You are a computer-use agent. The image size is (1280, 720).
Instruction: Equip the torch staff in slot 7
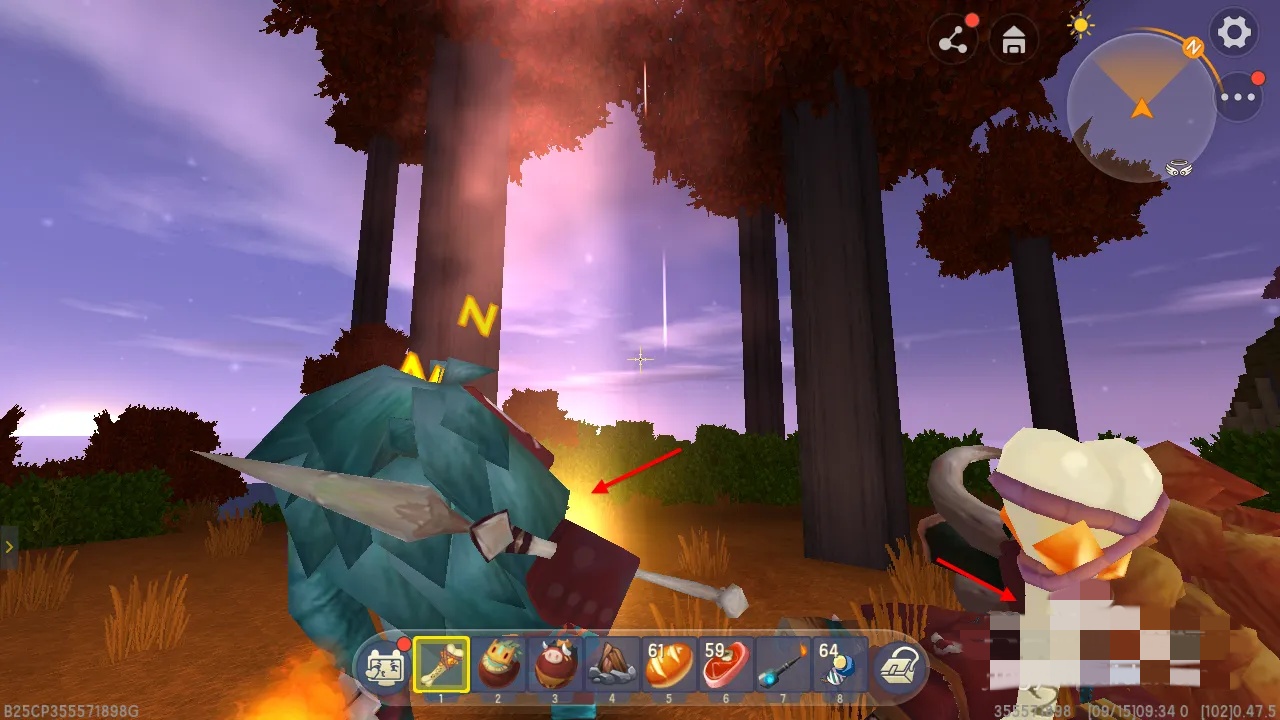point(783,665)
